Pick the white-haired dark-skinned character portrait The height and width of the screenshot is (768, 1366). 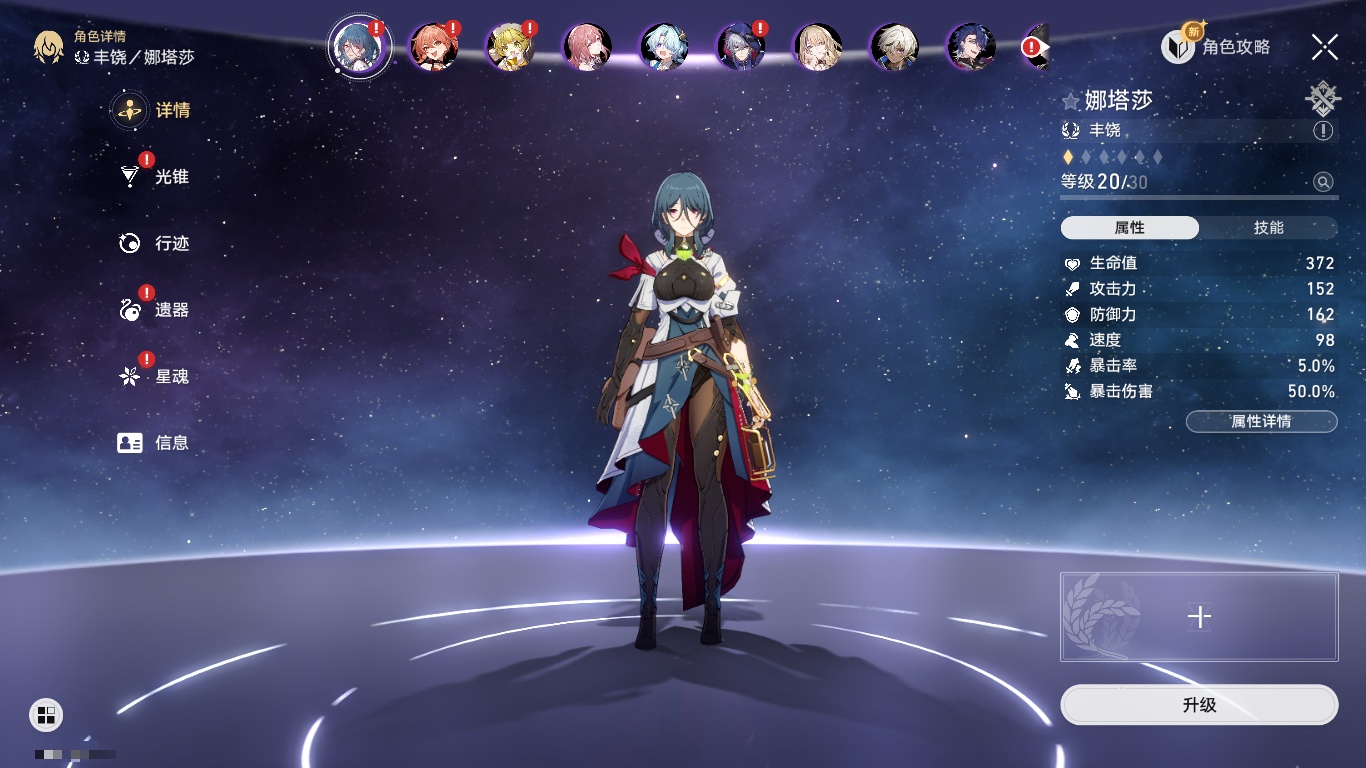894,46
